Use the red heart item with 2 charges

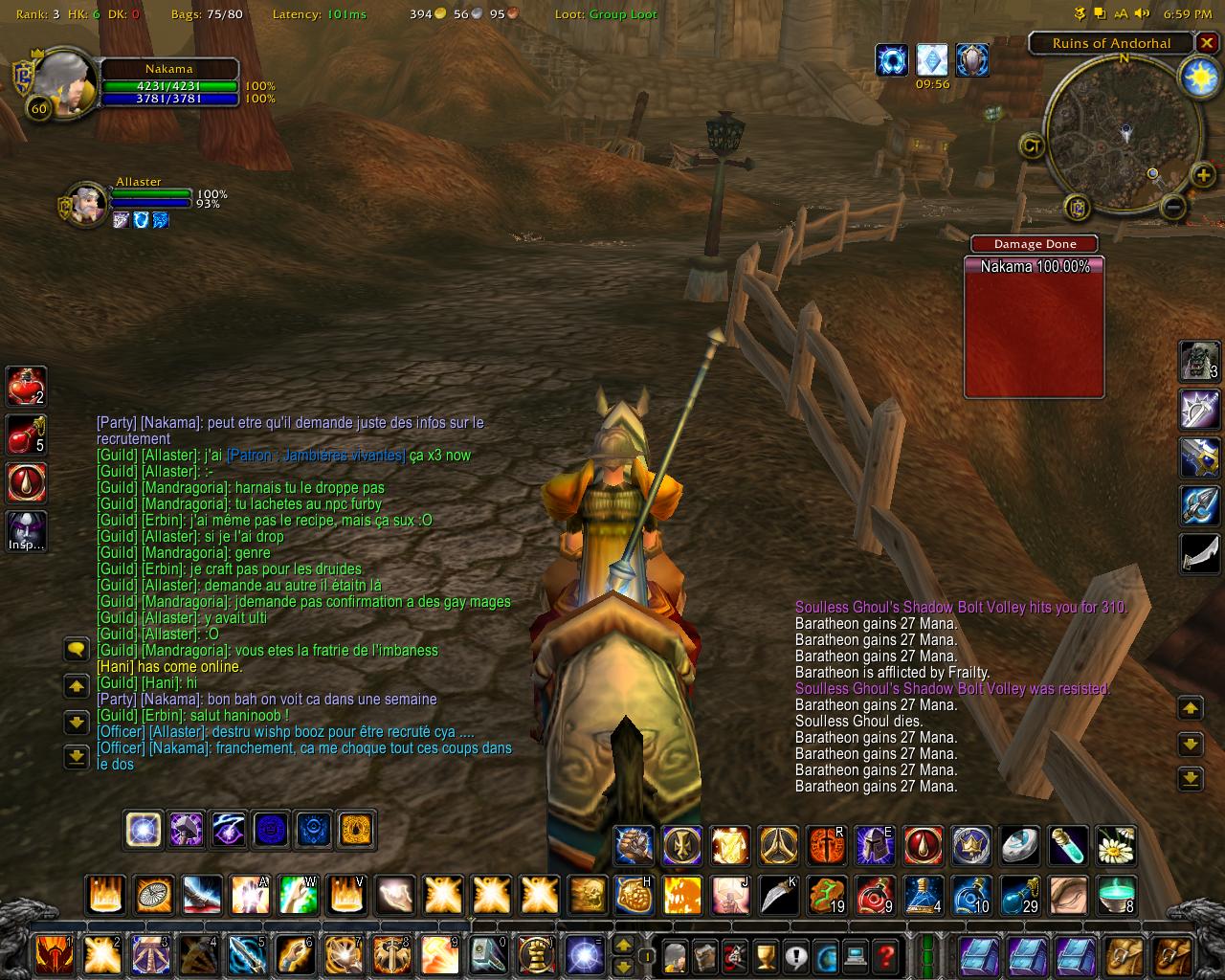[26, 386]
